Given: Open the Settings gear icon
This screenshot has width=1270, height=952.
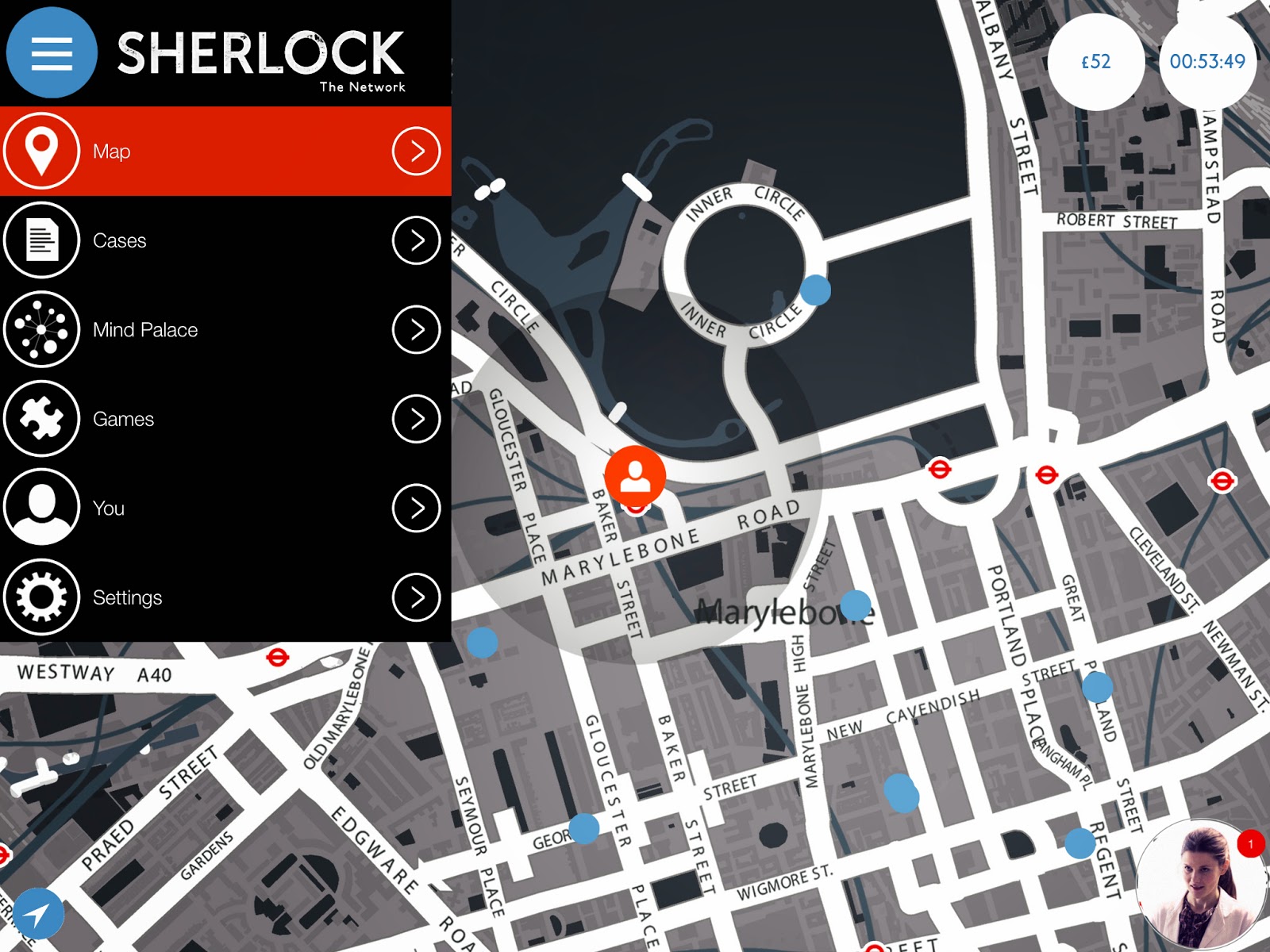Looking at the screenshot, I should click(x=41, y=597).
